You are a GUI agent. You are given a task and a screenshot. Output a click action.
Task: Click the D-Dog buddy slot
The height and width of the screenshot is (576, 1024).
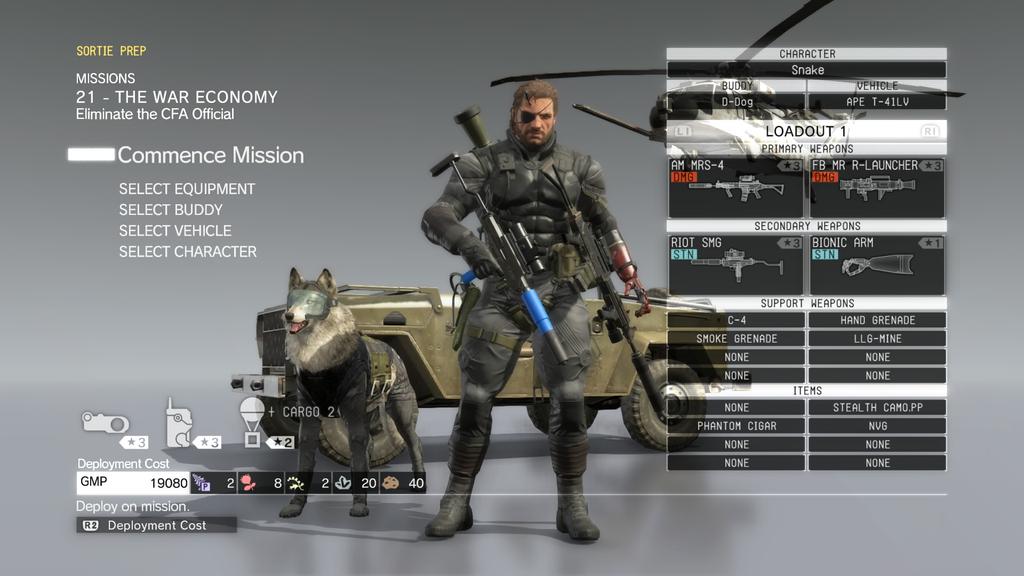click(x=736, y=101)
